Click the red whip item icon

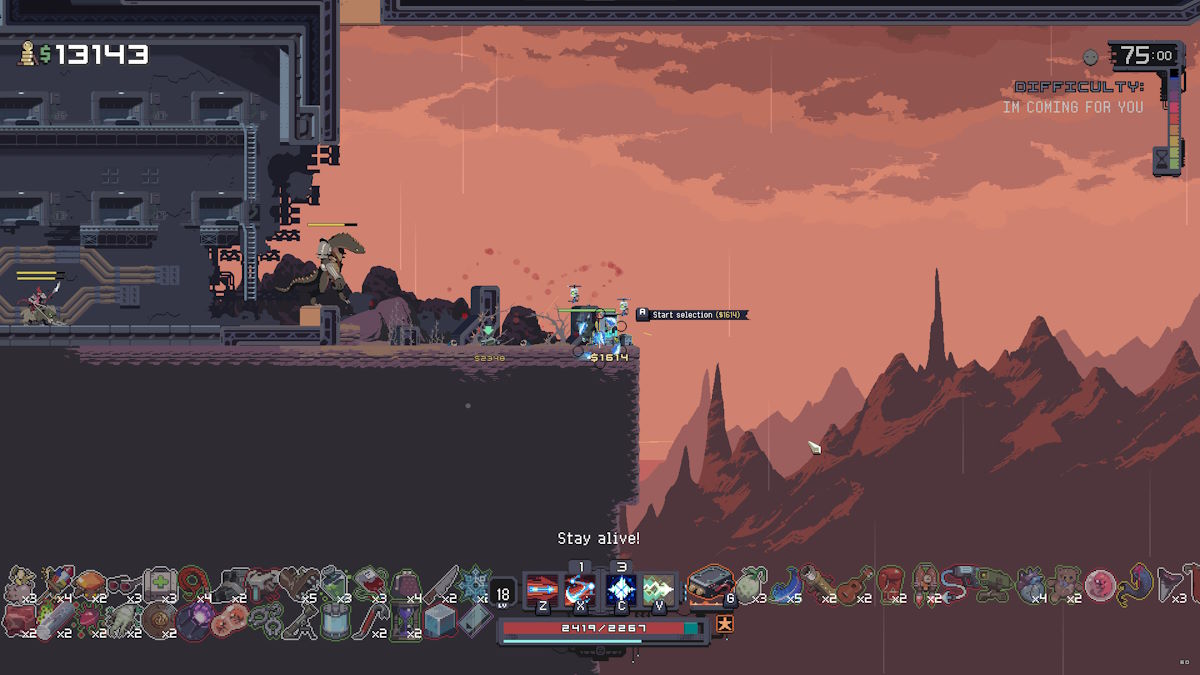[x=193, y=583]
